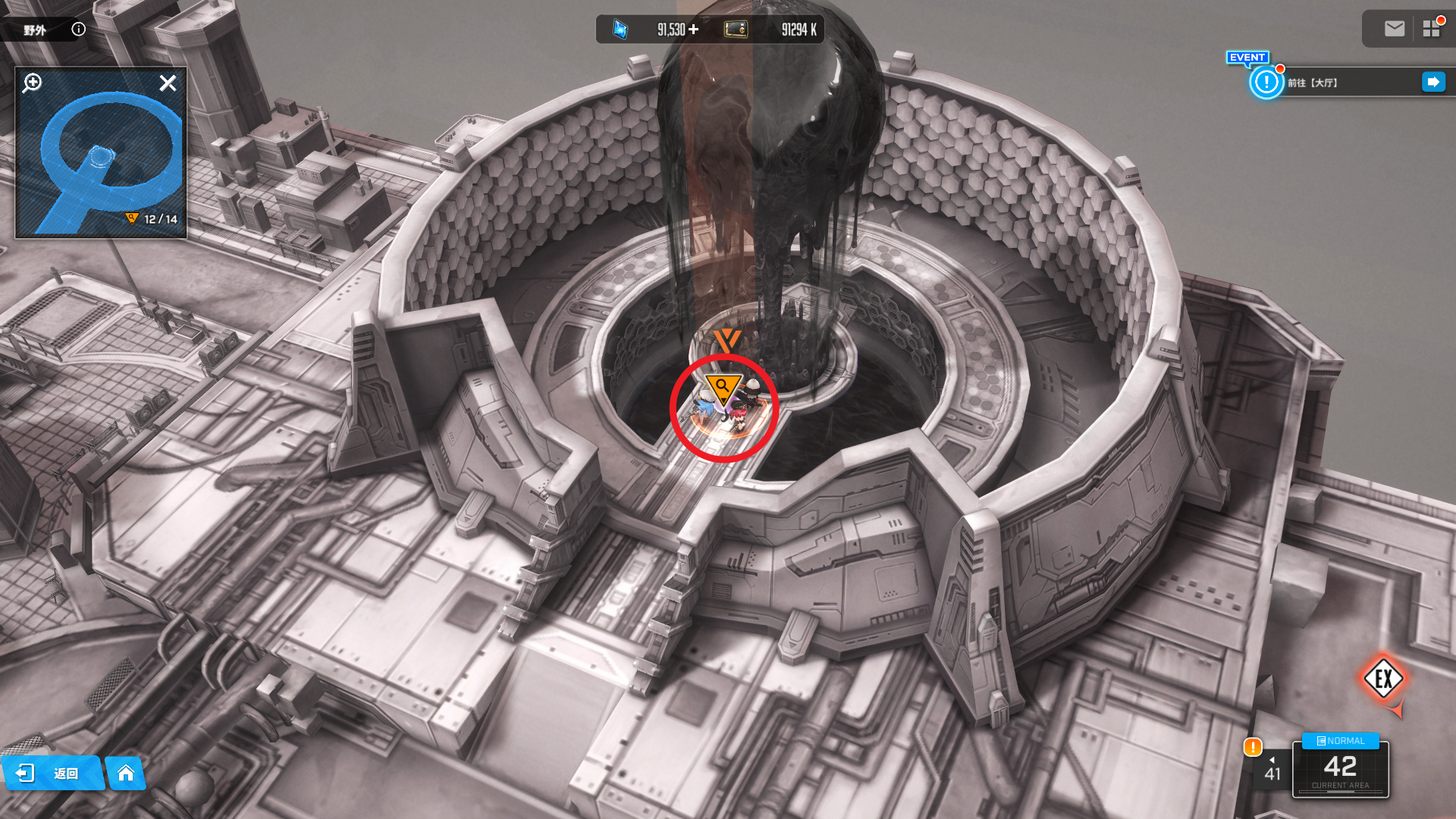Add more blue crystal currency

pos(694,30)
